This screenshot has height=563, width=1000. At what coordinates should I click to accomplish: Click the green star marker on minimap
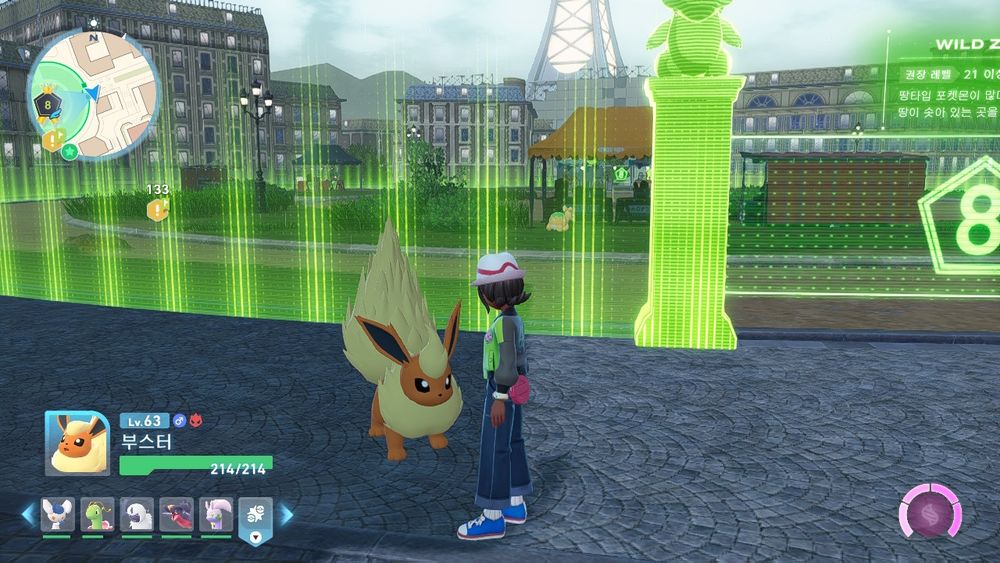(x=70, y=151)
